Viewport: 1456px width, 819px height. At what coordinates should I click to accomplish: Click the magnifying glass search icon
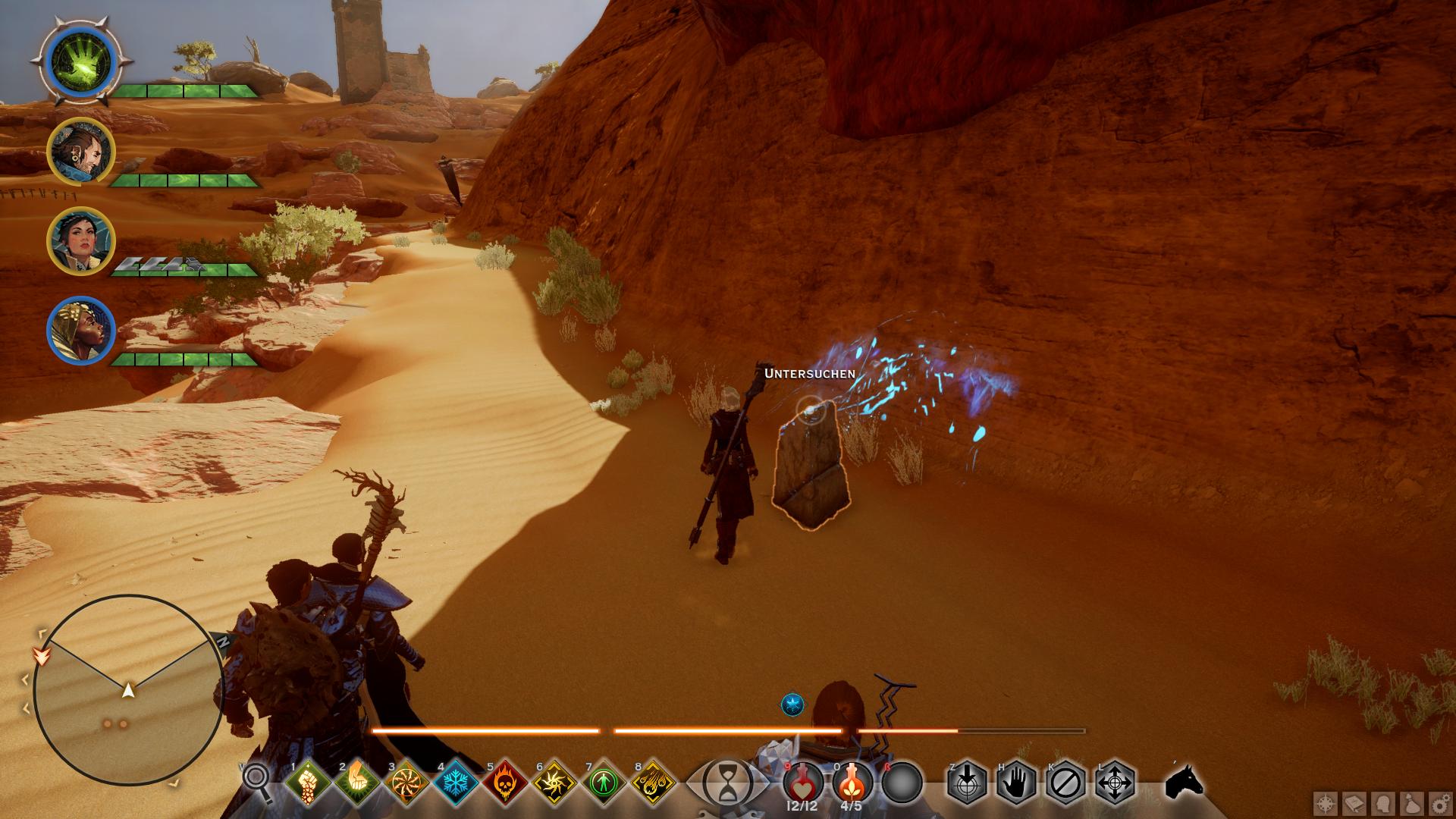[x=256, y=780]
